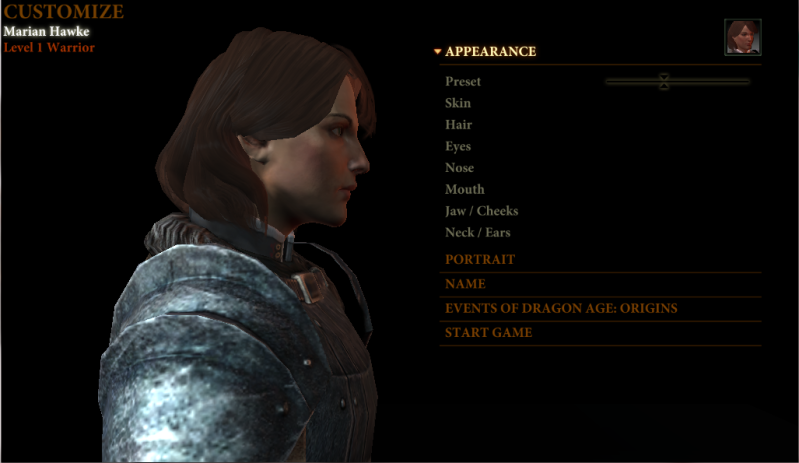Select the Mouth customization entry
The image size is (799, 463).
point(464,189)
